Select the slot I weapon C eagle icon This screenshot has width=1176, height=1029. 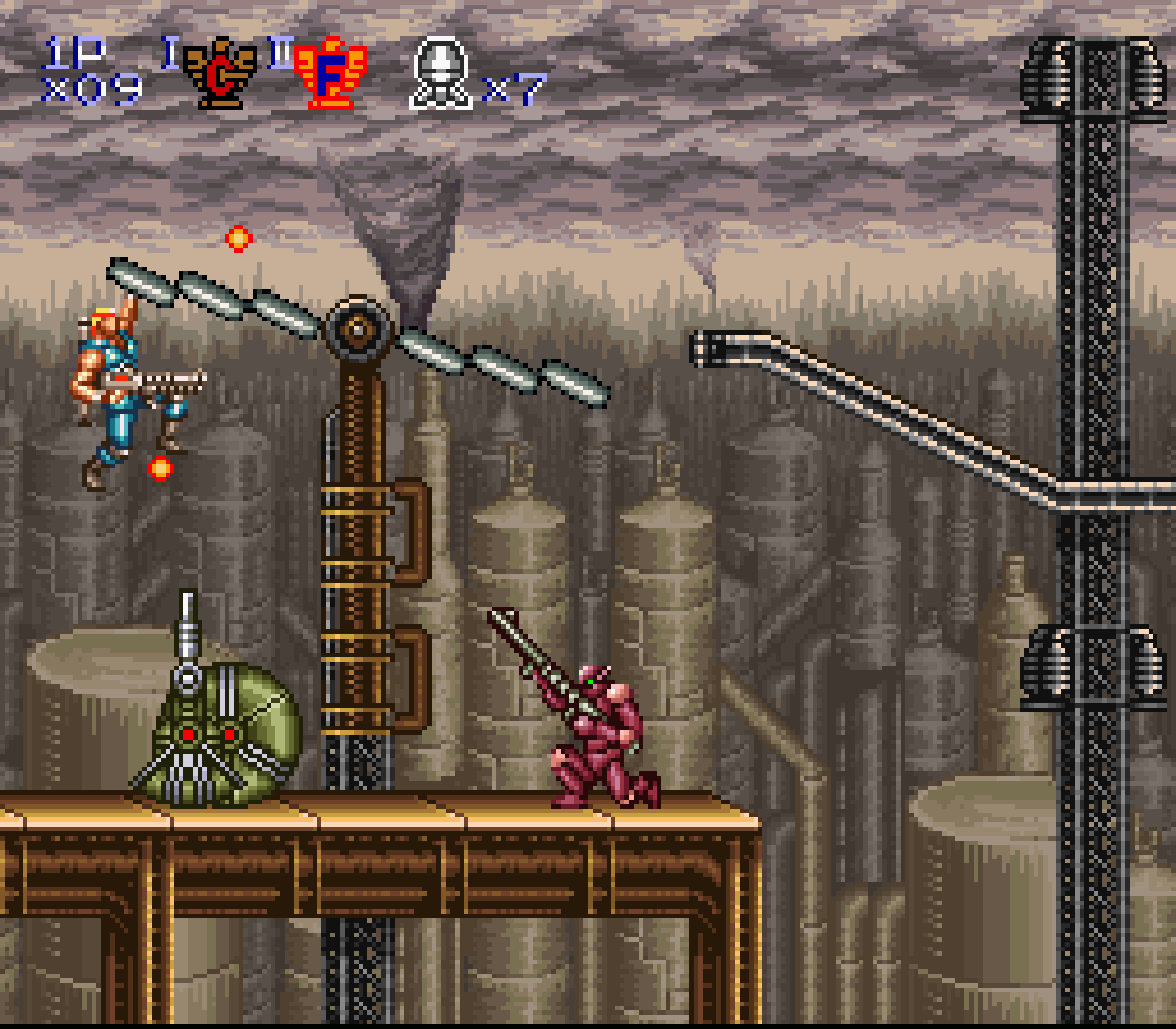point(220,74)
